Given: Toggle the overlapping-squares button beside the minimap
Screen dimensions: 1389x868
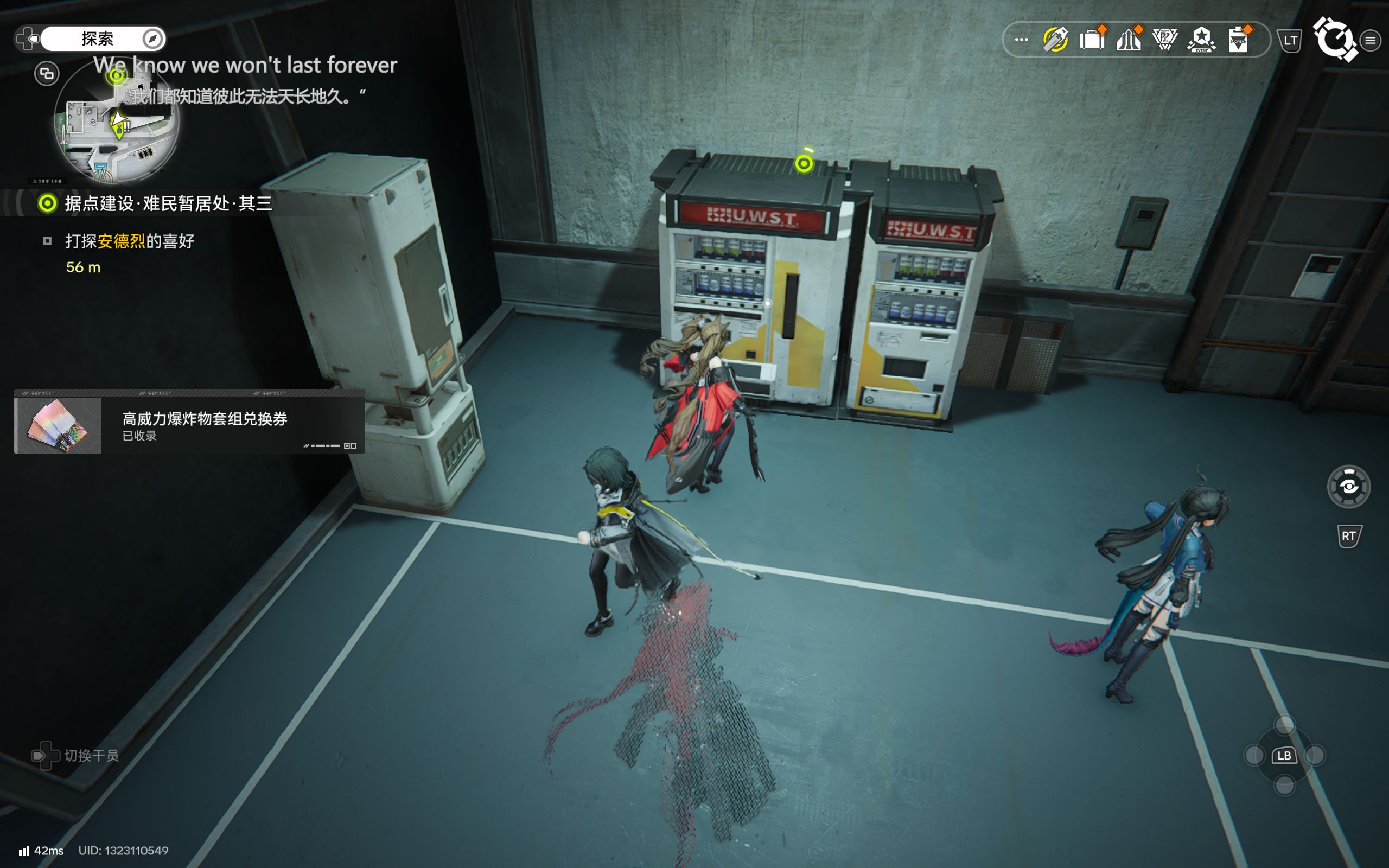Looking at the screenshot, I should [47, 73].
